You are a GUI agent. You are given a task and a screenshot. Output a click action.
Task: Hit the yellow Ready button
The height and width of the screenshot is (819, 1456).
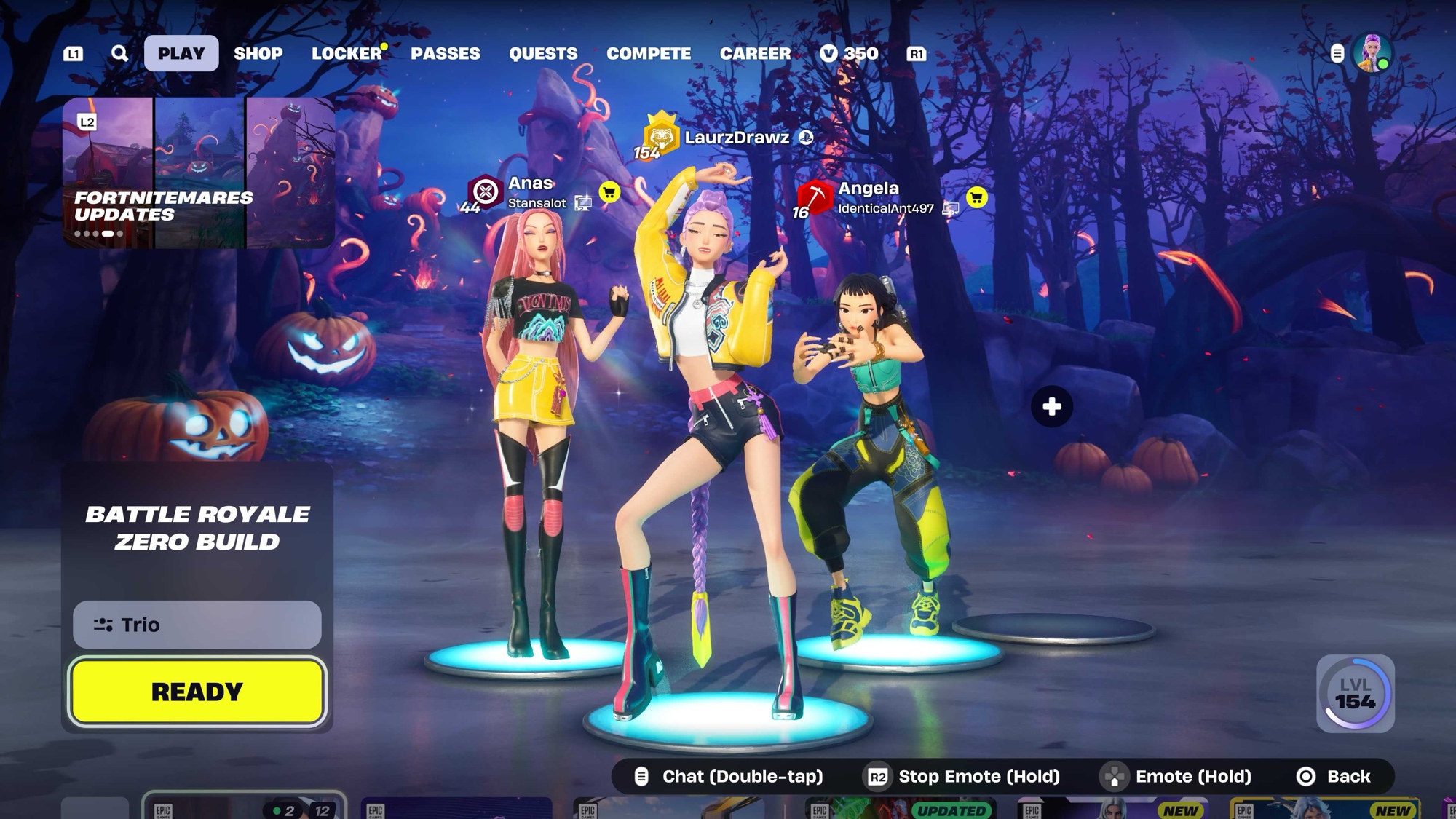[197, 692]
